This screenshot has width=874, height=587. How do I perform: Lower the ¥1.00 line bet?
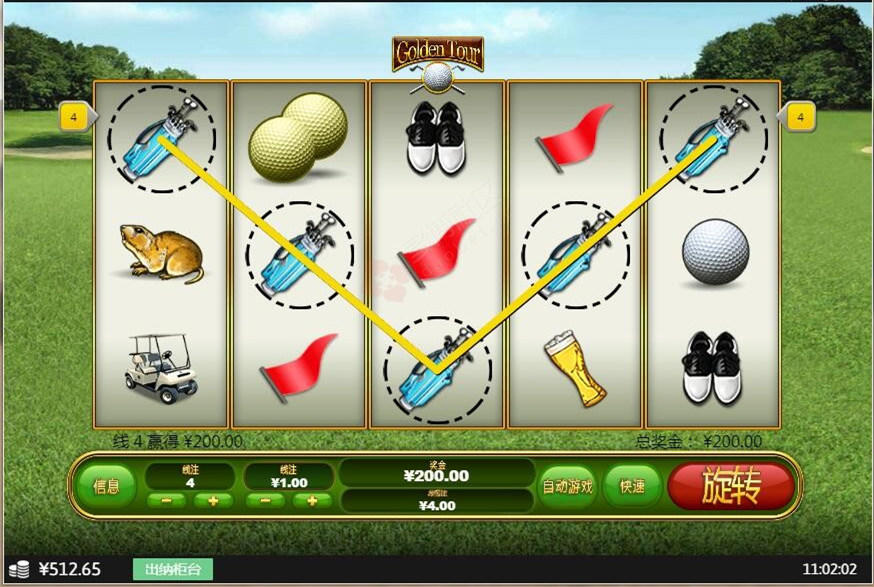coord(264,500)
